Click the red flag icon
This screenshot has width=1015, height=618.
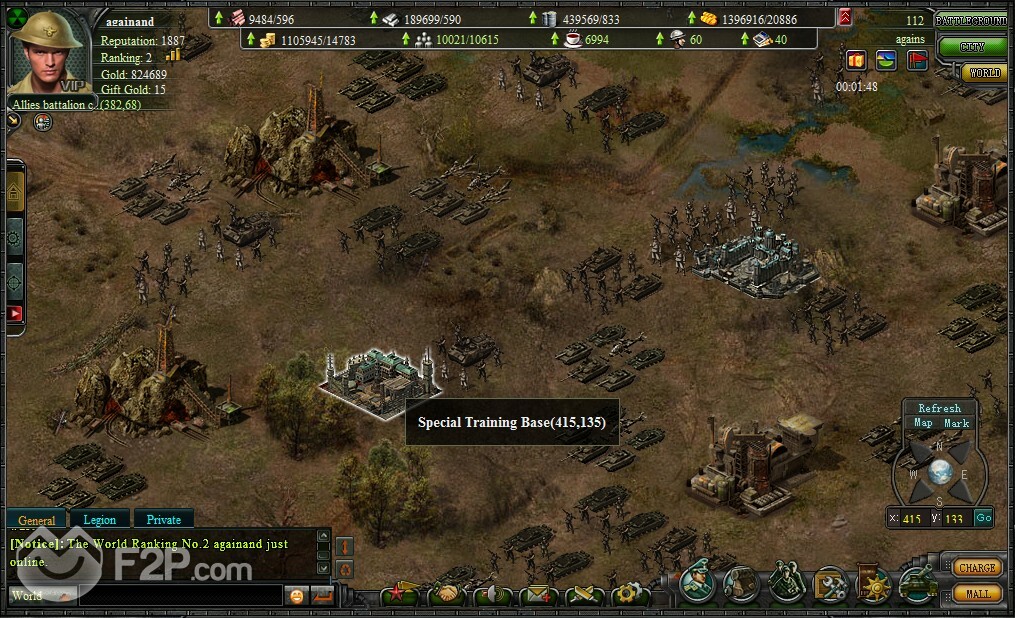tap(917, 60)
